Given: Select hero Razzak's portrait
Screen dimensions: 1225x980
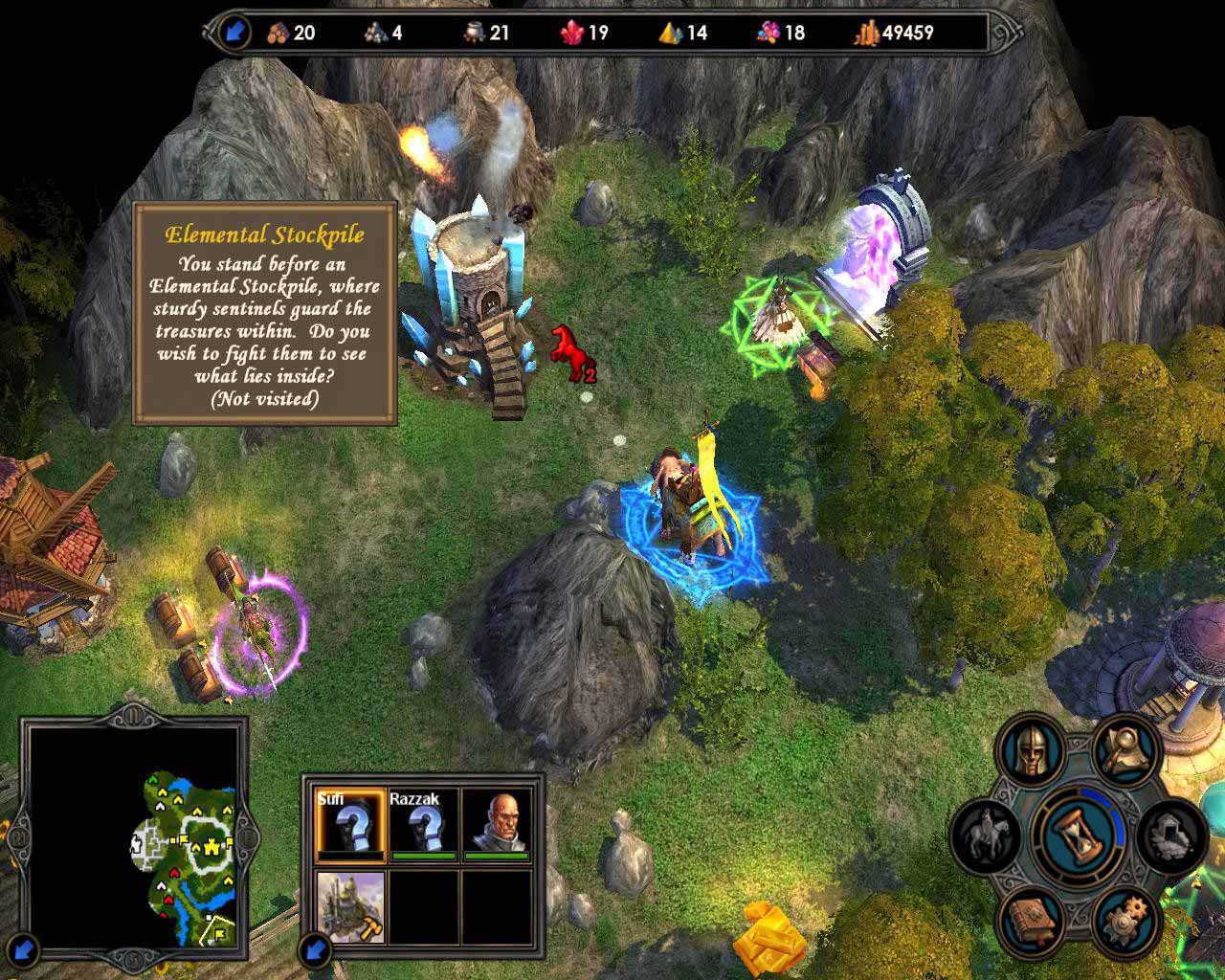Looking at the screenshot, I should (x=422, y=822).
